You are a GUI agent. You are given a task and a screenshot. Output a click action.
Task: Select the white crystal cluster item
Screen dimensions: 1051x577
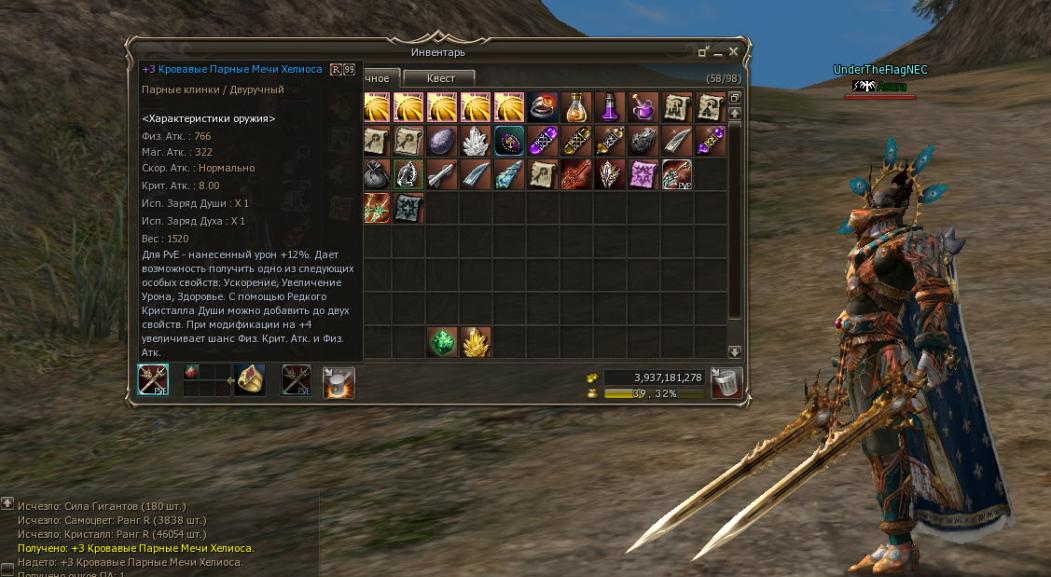[x=474, y=140]
